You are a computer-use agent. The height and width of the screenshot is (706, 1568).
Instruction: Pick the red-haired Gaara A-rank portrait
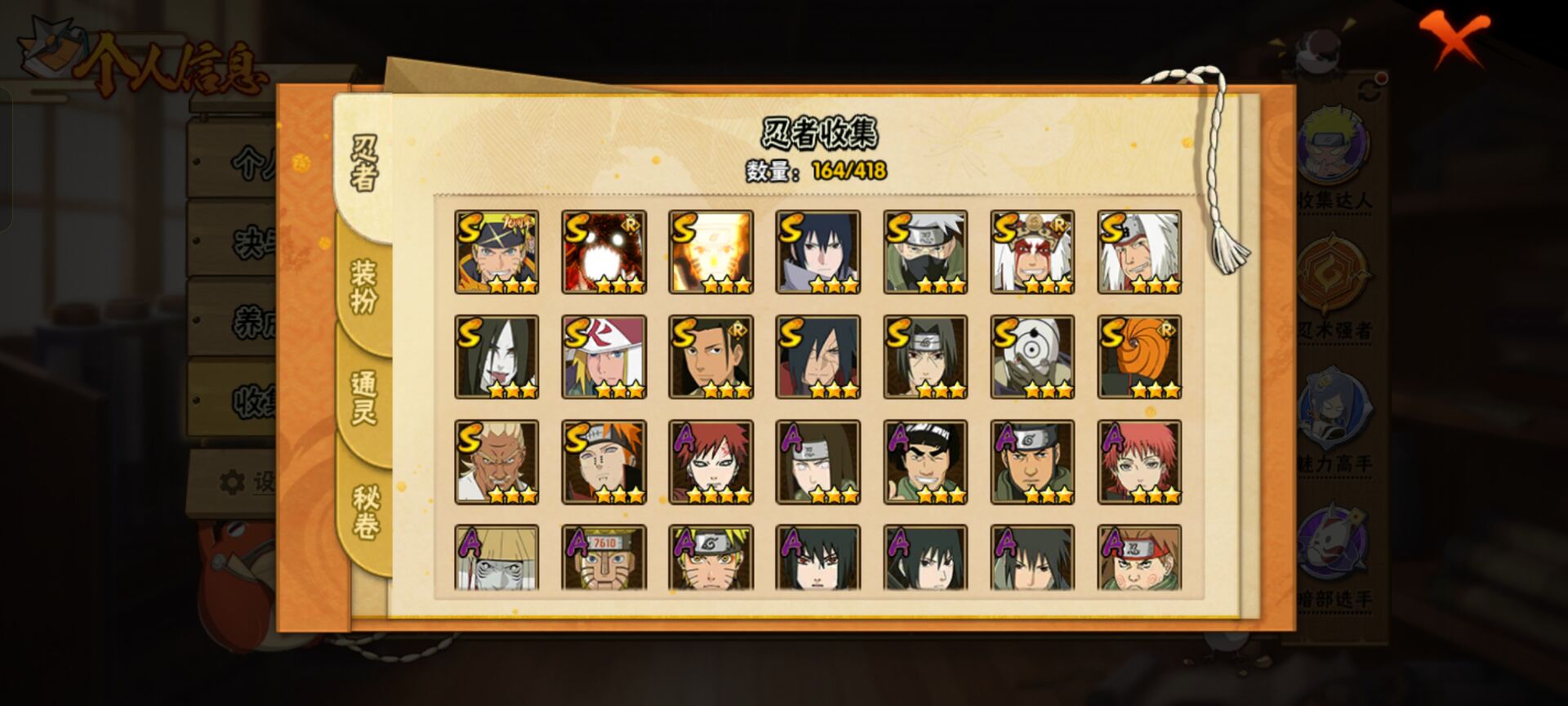click(x=710, y=462)
